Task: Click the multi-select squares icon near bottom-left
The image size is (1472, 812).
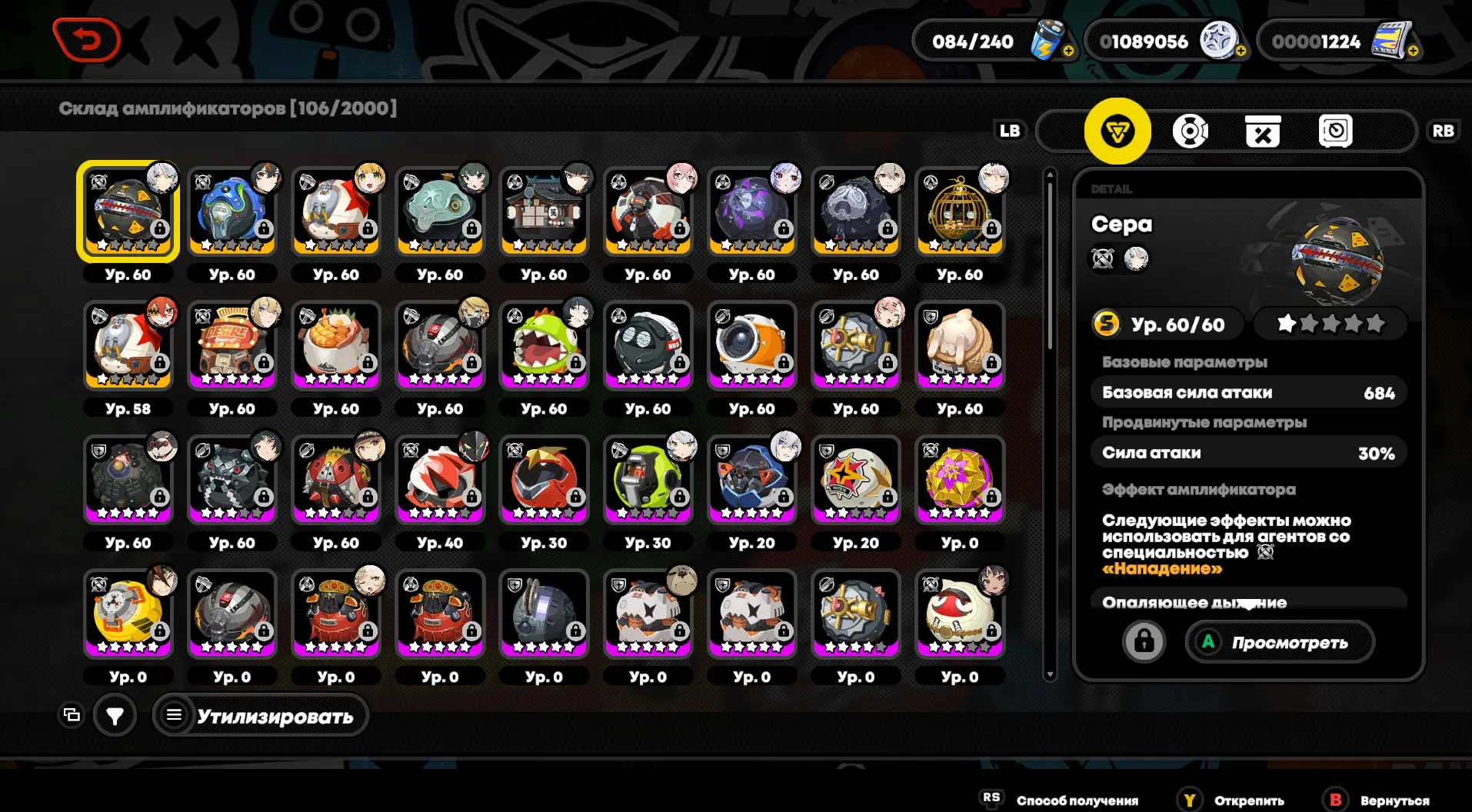Action: (72, 714)
